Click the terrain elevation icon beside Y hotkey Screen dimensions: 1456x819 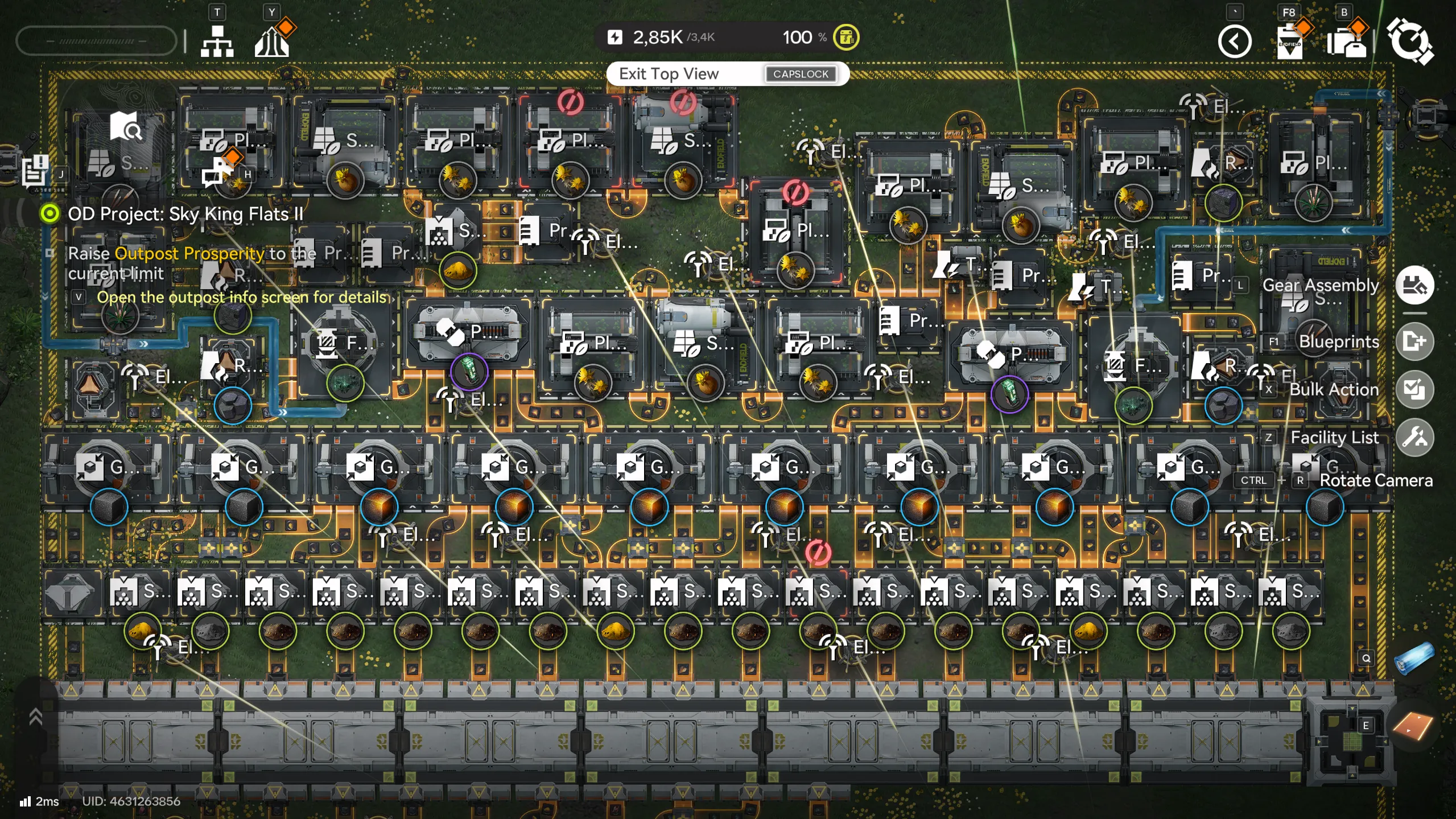[273, 40]
